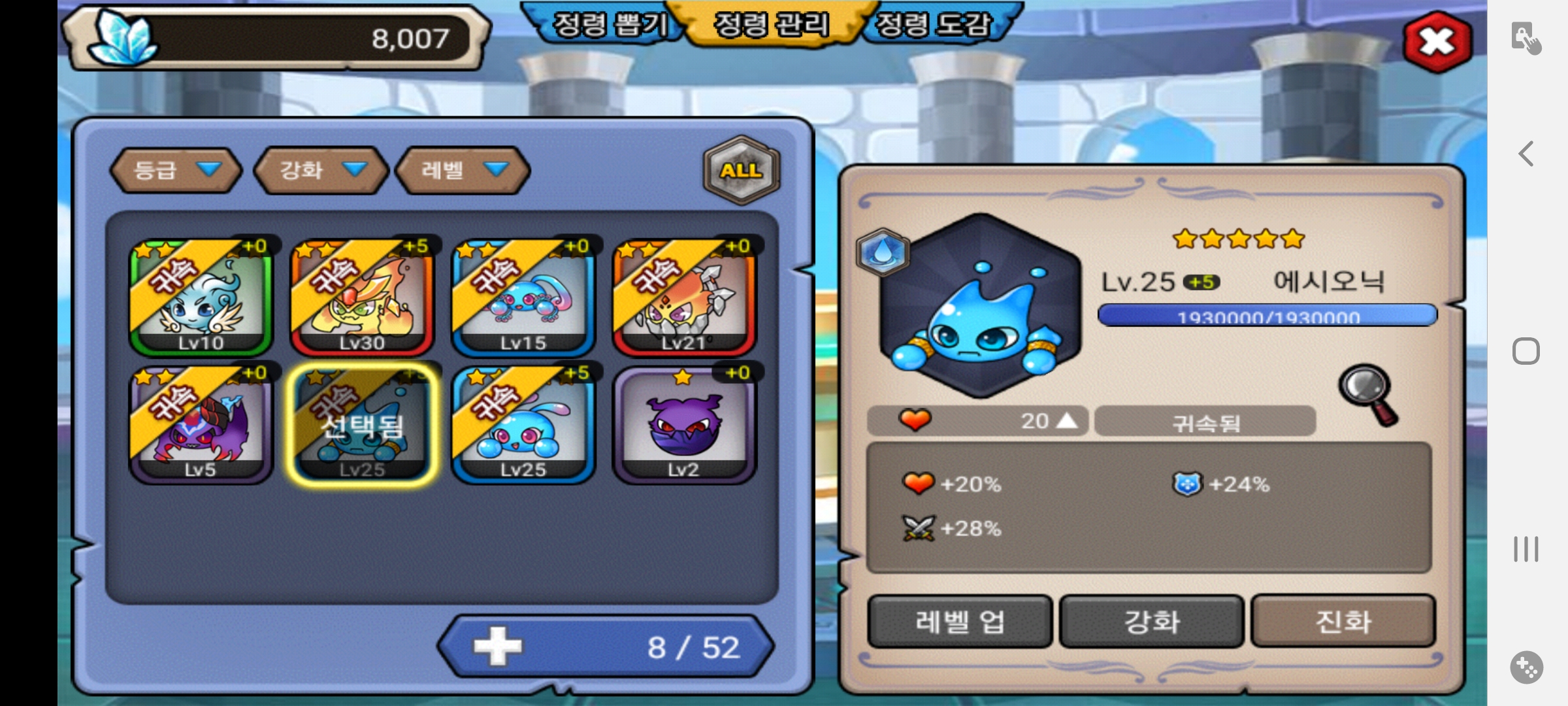Select the 정령 관리 tab
The width and height of the screenshot is (1568, 706).
coord(771,25)
